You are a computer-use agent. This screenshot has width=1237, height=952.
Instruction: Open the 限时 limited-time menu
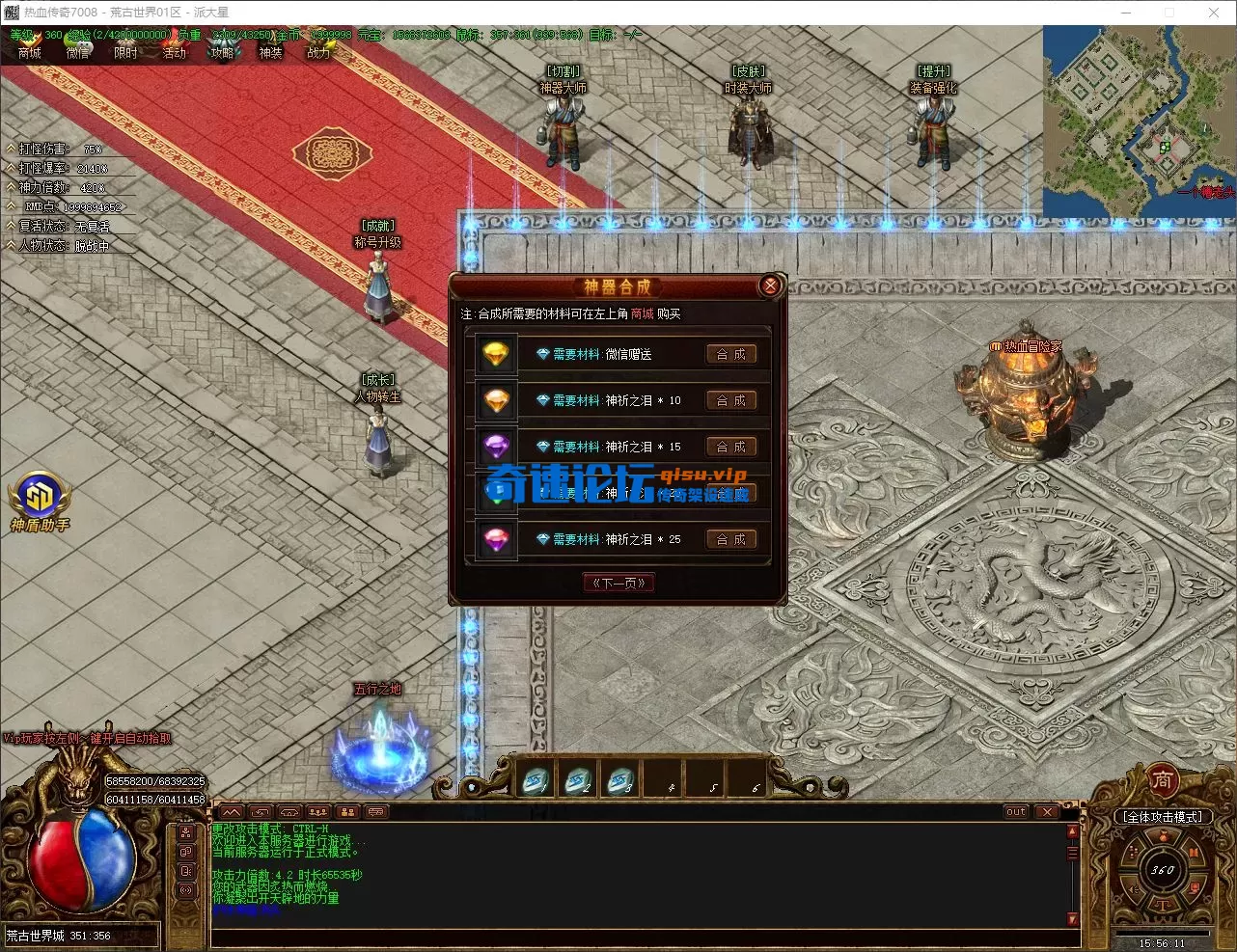tap(126, 53)
